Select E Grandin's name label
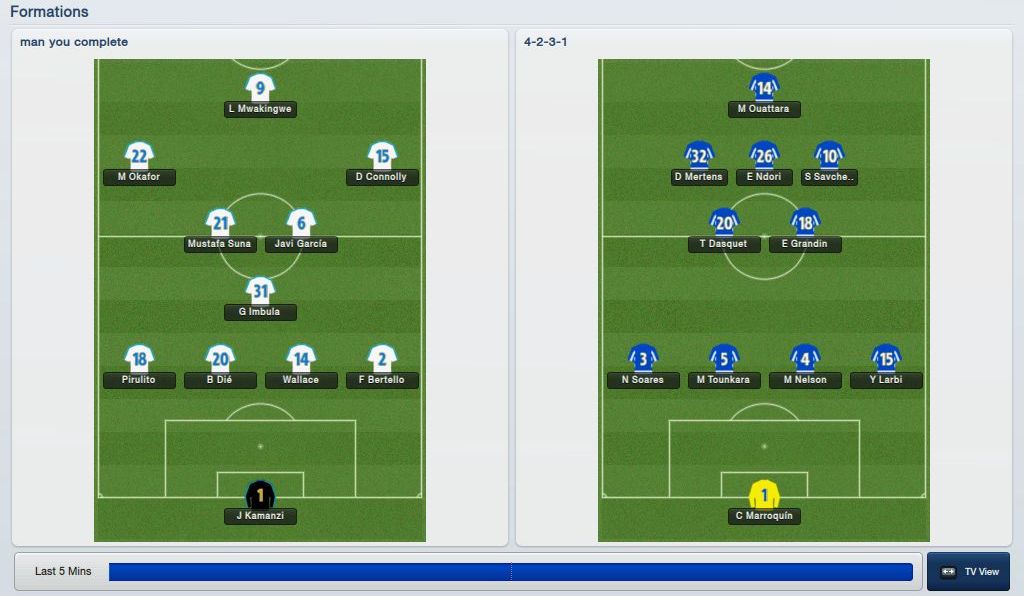This screenshot has width=1024, height=596. click(x=805, y=244)
